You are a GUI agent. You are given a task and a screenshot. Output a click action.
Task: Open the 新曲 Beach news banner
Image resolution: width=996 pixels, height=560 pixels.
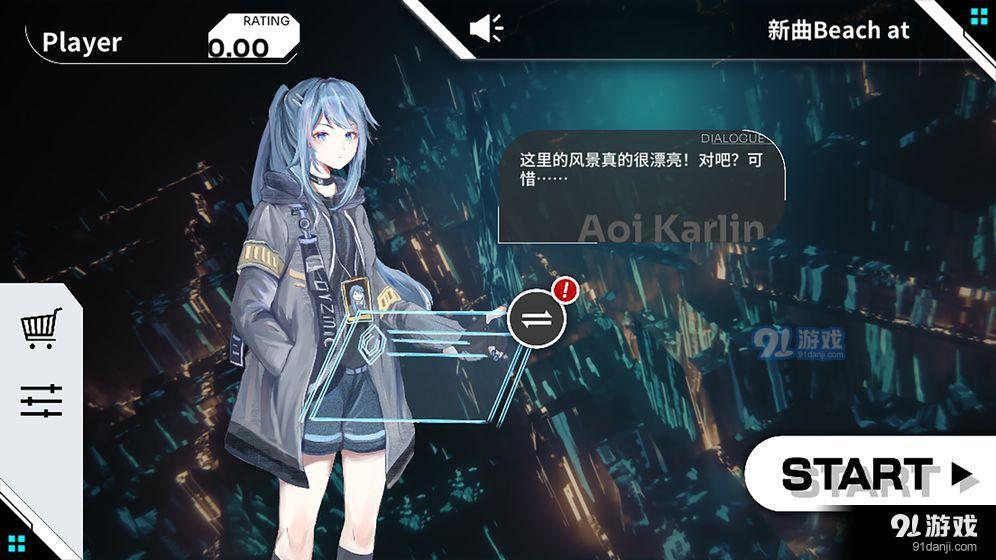point(838,30)
